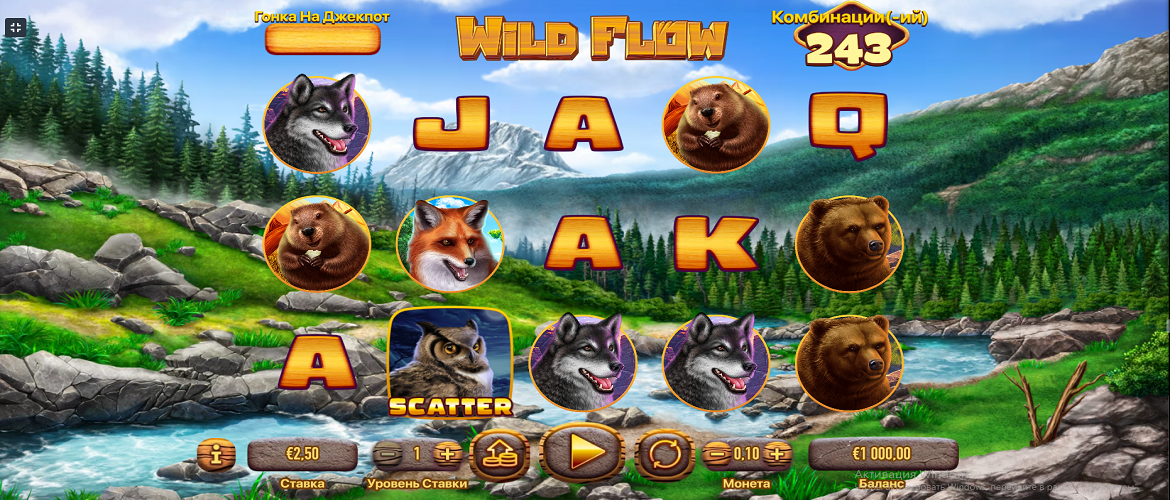The image size is (1170, 500).
Task: Click the Гонка На Джекпот panel
Action: point(322,39)
